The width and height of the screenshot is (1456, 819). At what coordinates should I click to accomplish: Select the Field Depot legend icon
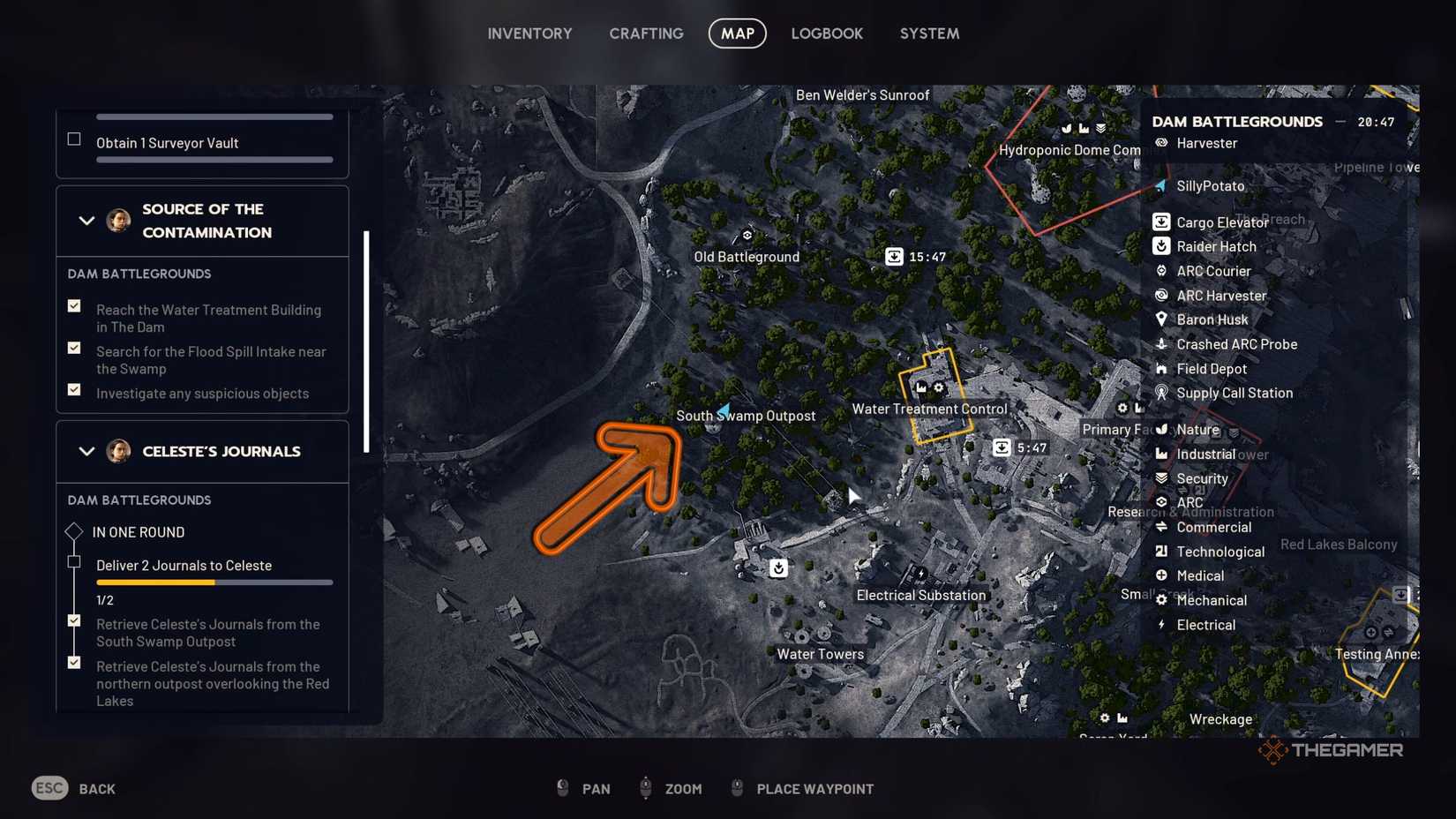pos(1163,369)
